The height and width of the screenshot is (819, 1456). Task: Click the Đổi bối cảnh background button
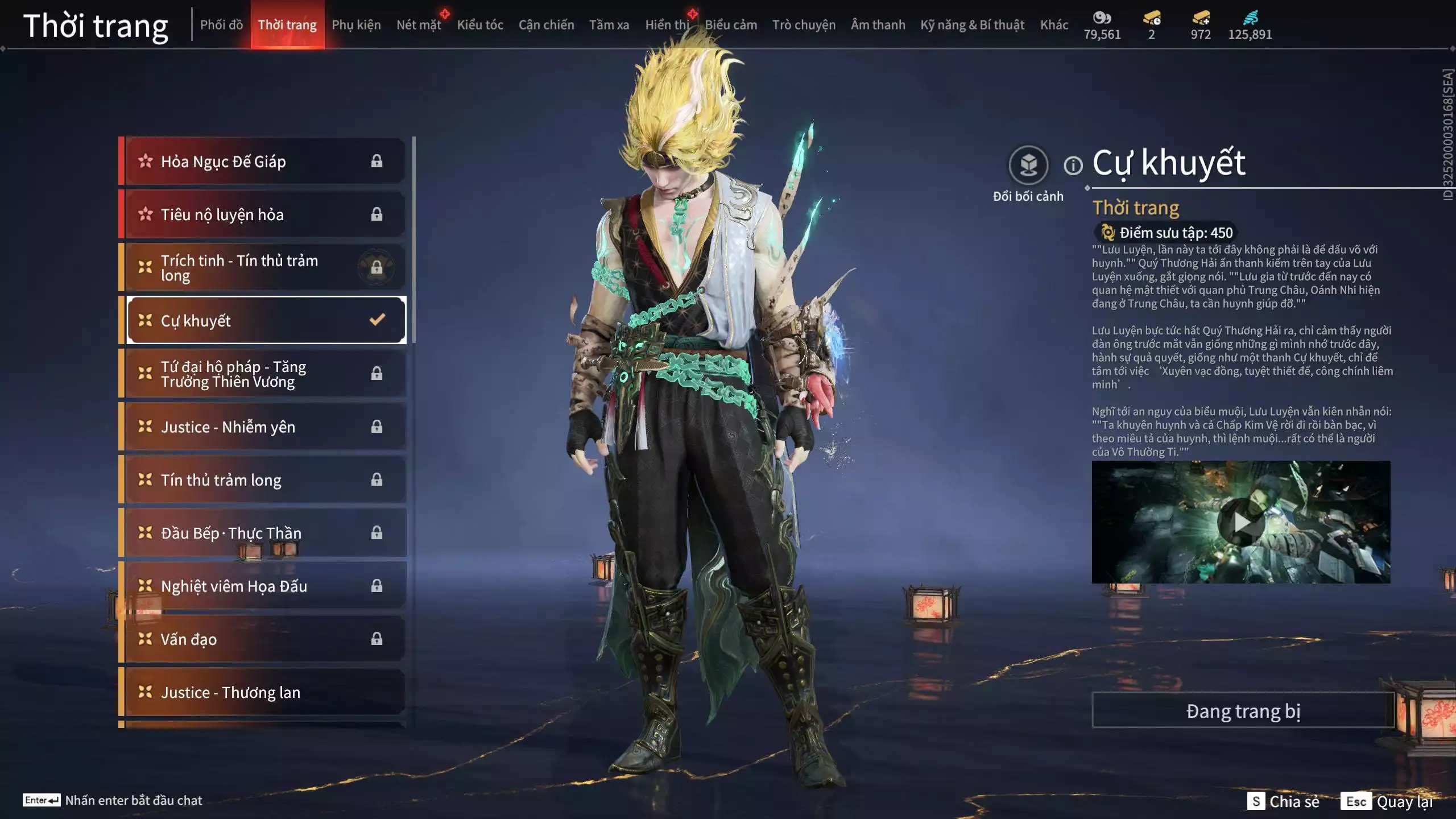pos(1028,166)
